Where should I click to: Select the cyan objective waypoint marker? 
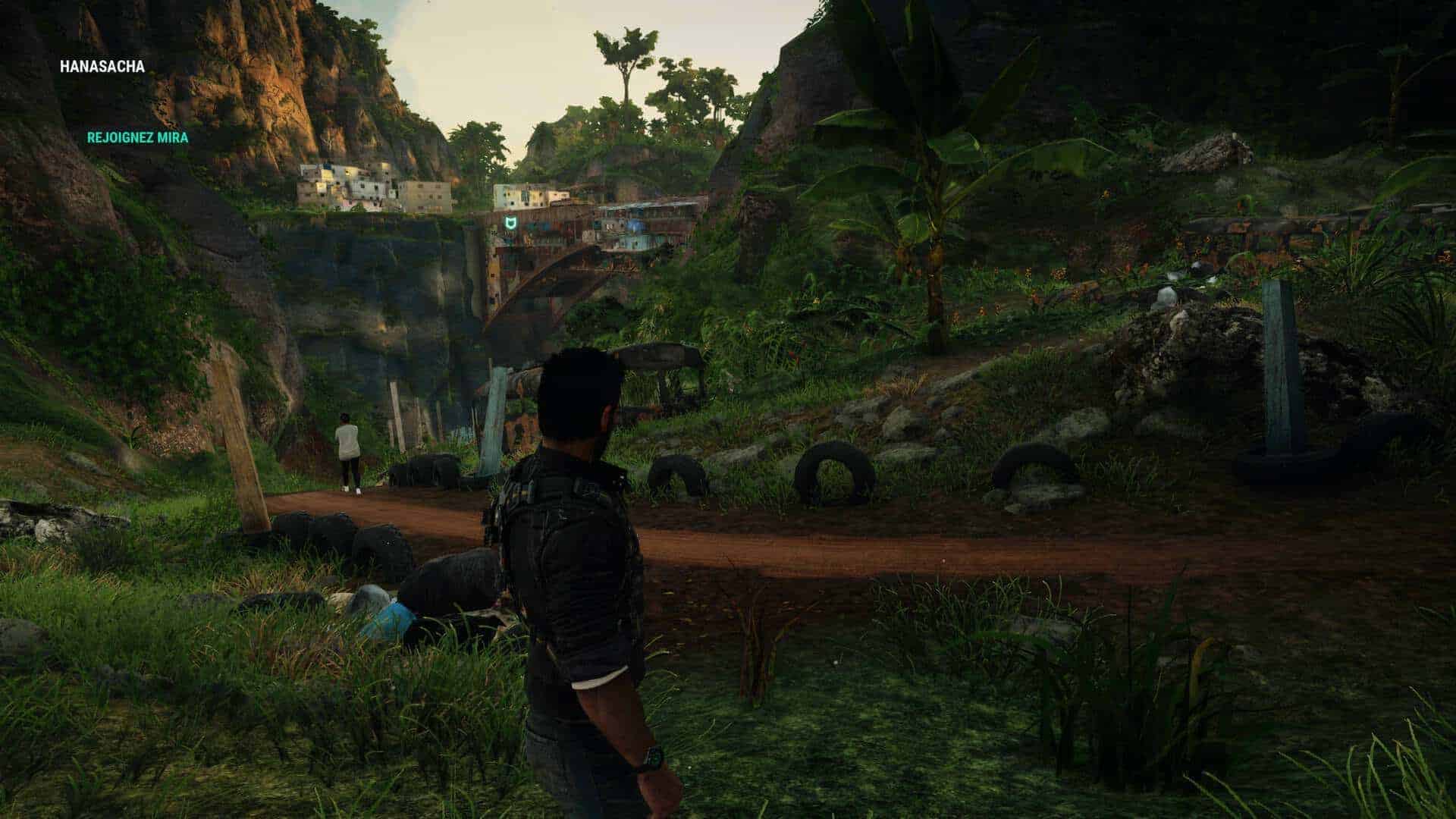point(510,223)
